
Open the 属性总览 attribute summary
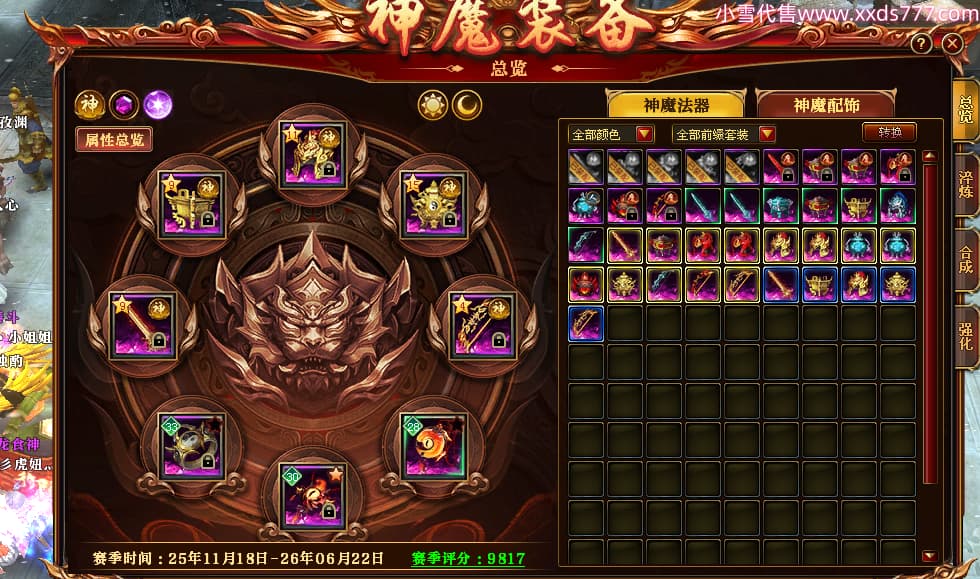[x=114, y=139]
